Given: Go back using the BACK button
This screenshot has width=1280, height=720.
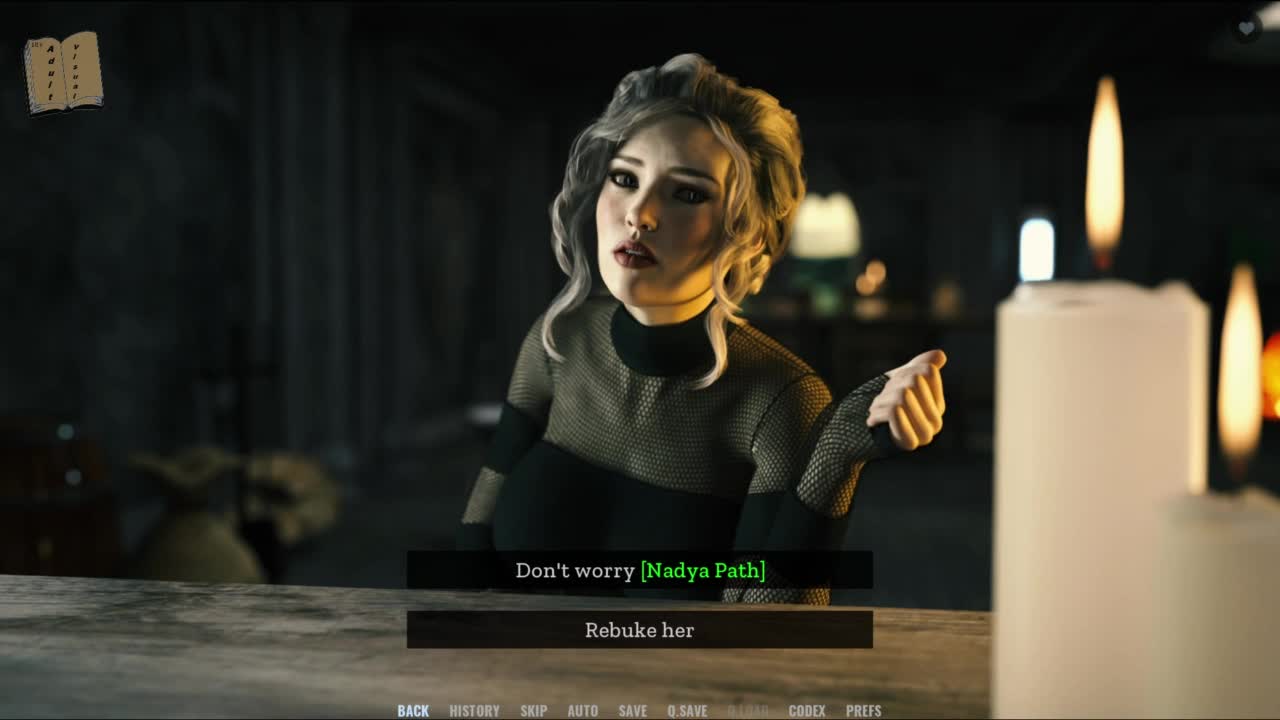Looking at the screenshot, I should coord(413,711).
